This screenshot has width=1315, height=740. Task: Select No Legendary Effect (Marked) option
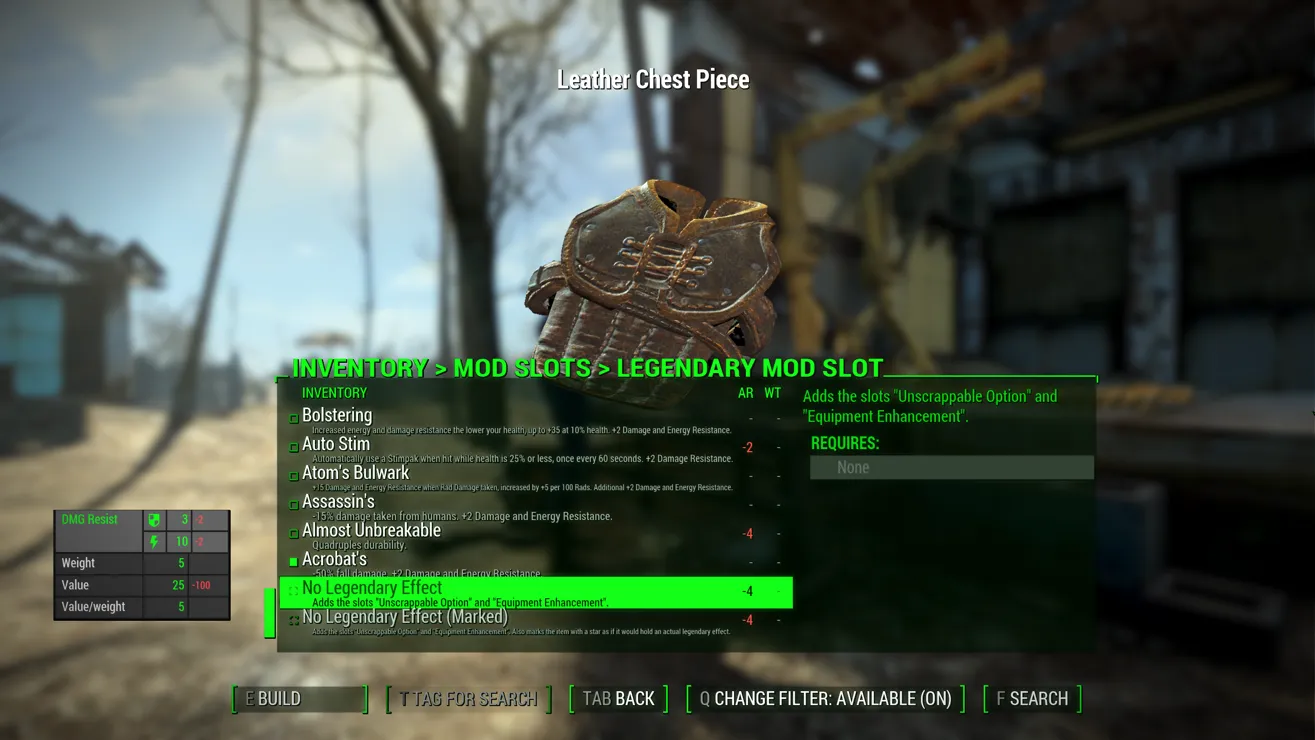[404, 618]
